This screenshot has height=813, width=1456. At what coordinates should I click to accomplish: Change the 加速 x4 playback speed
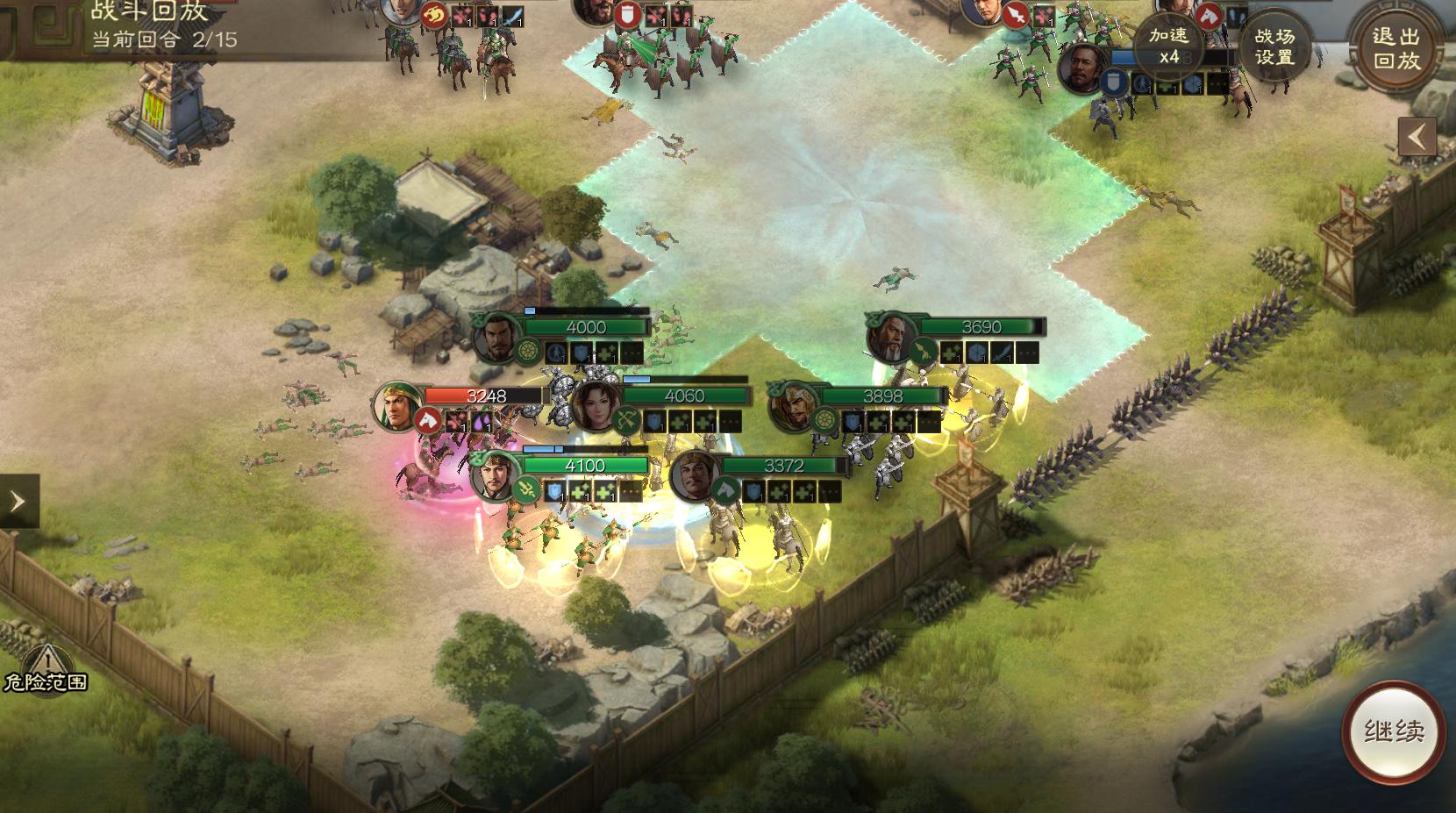[1168, 46]
